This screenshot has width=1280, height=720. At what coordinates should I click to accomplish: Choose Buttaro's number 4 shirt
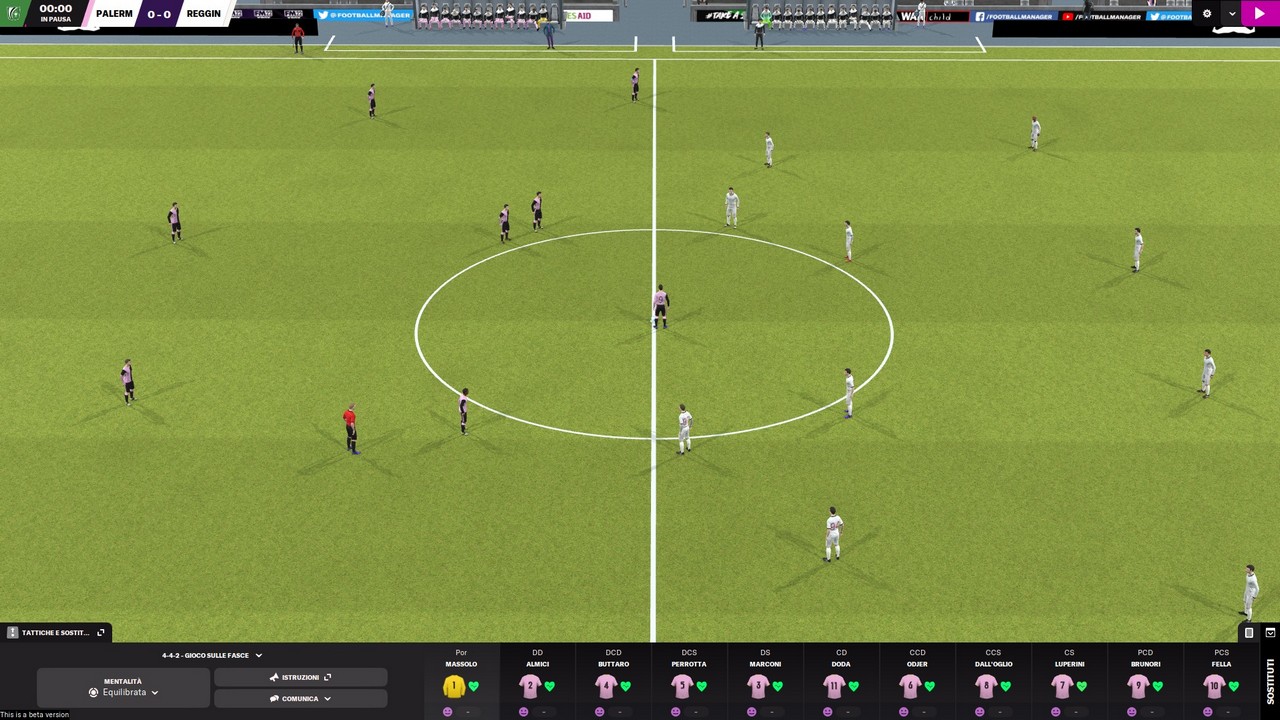tap(606, 686)
